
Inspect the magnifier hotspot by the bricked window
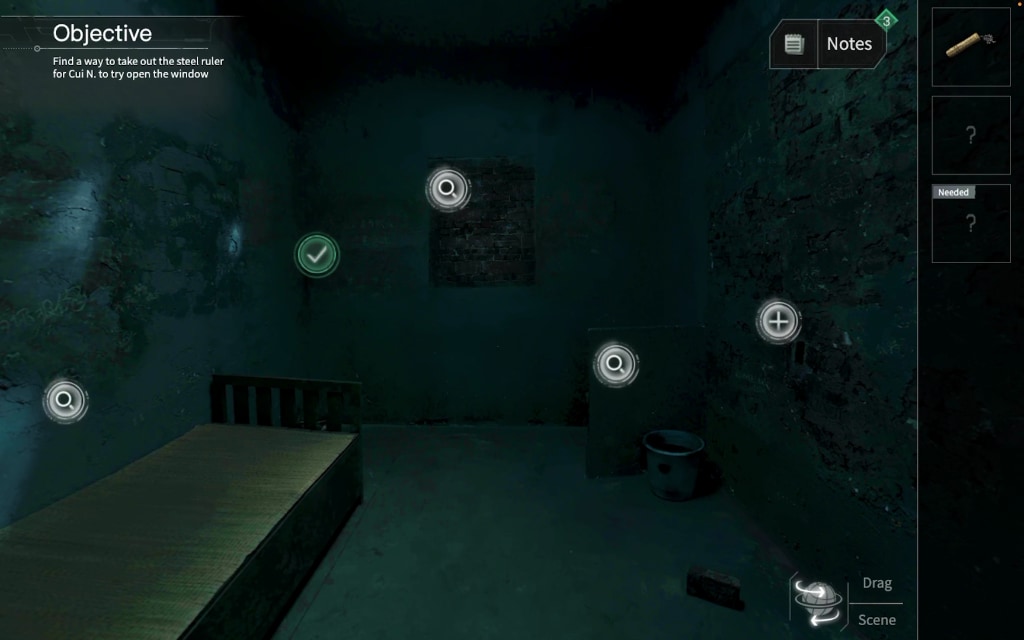click(447, 188)
